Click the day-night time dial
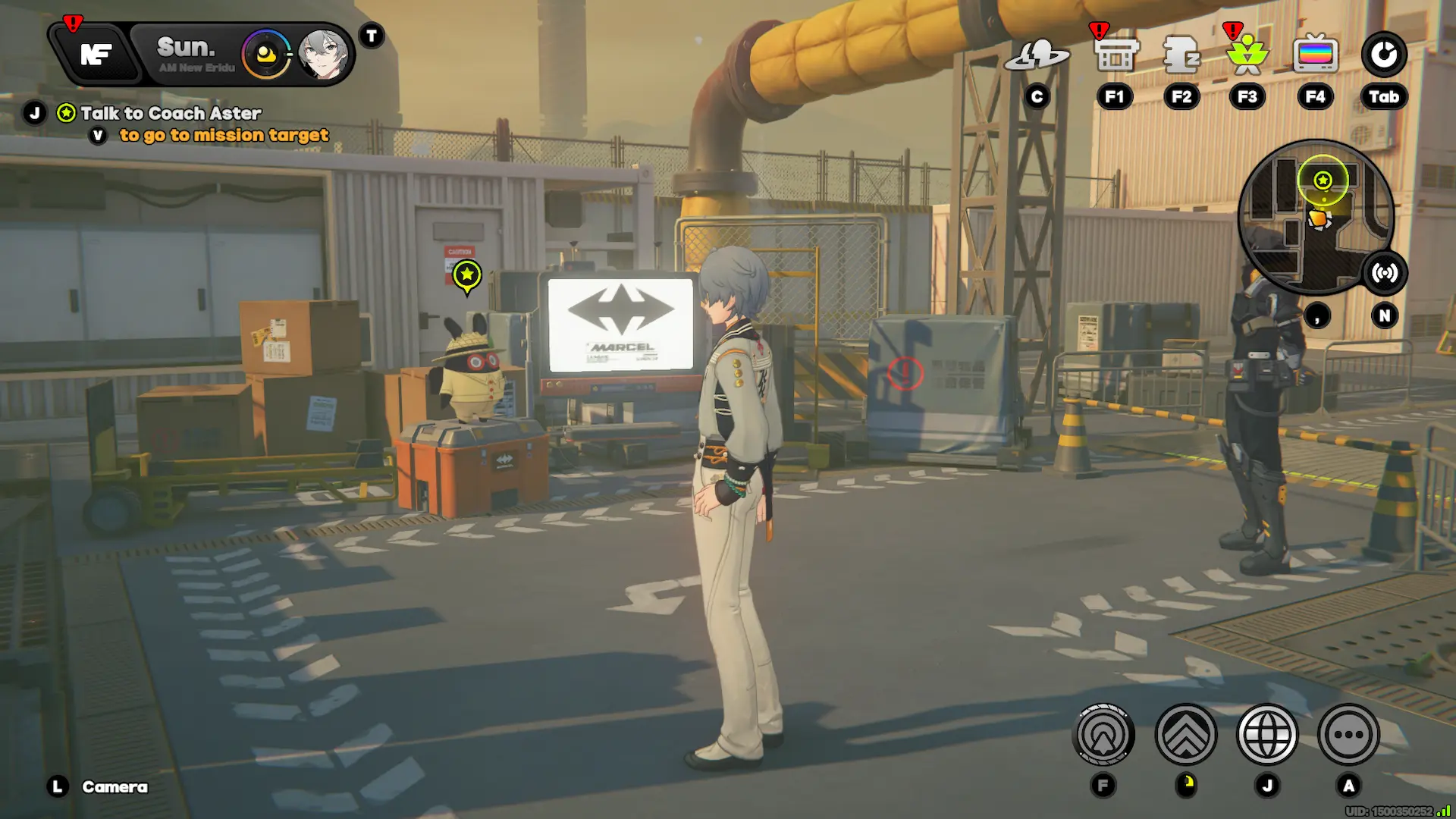 [x=265, y=55]
